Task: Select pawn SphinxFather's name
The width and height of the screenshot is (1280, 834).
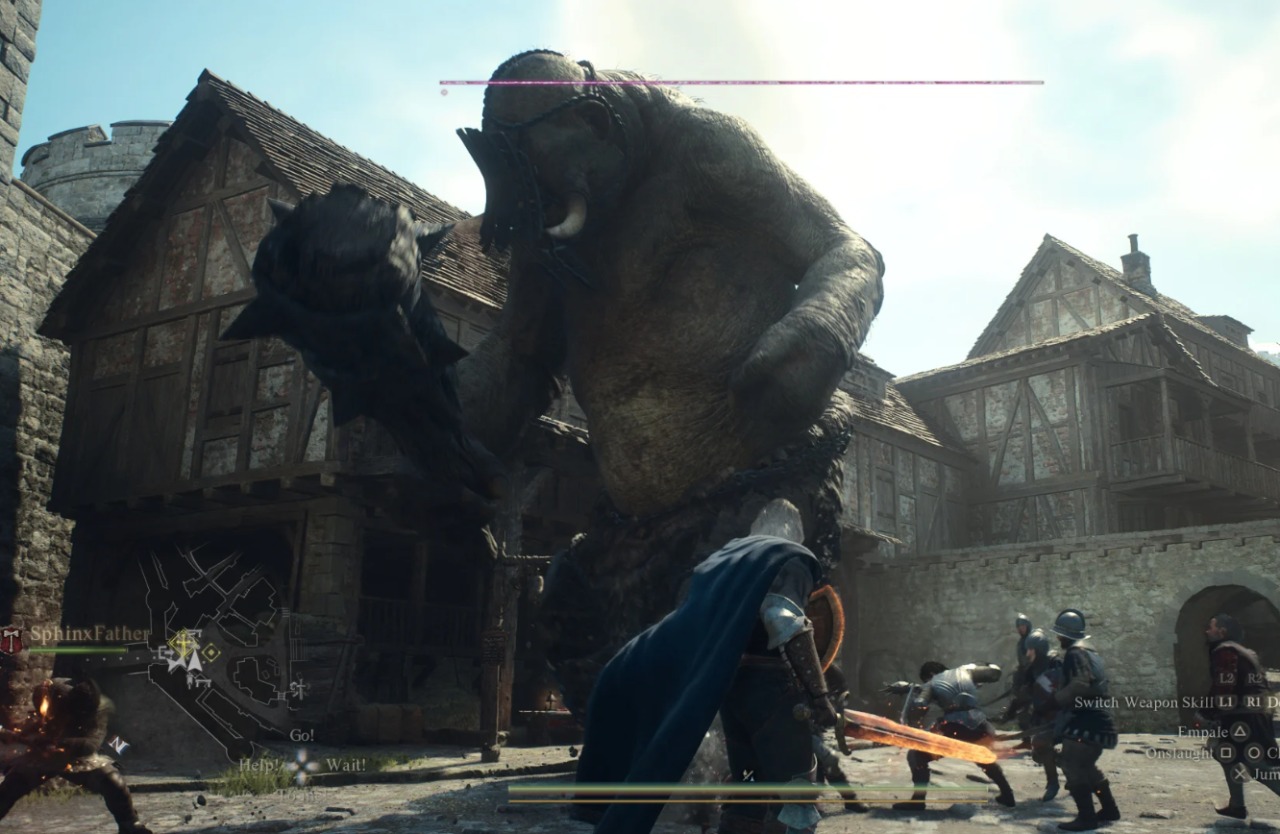Action: [88, 634]
